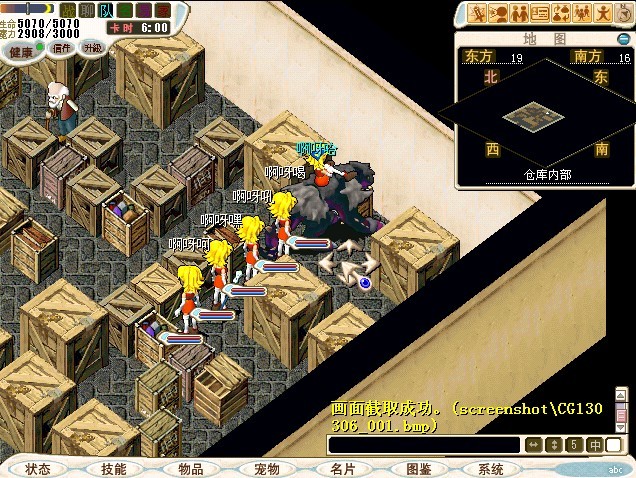Open the 信件 mail button

point(61,47)
